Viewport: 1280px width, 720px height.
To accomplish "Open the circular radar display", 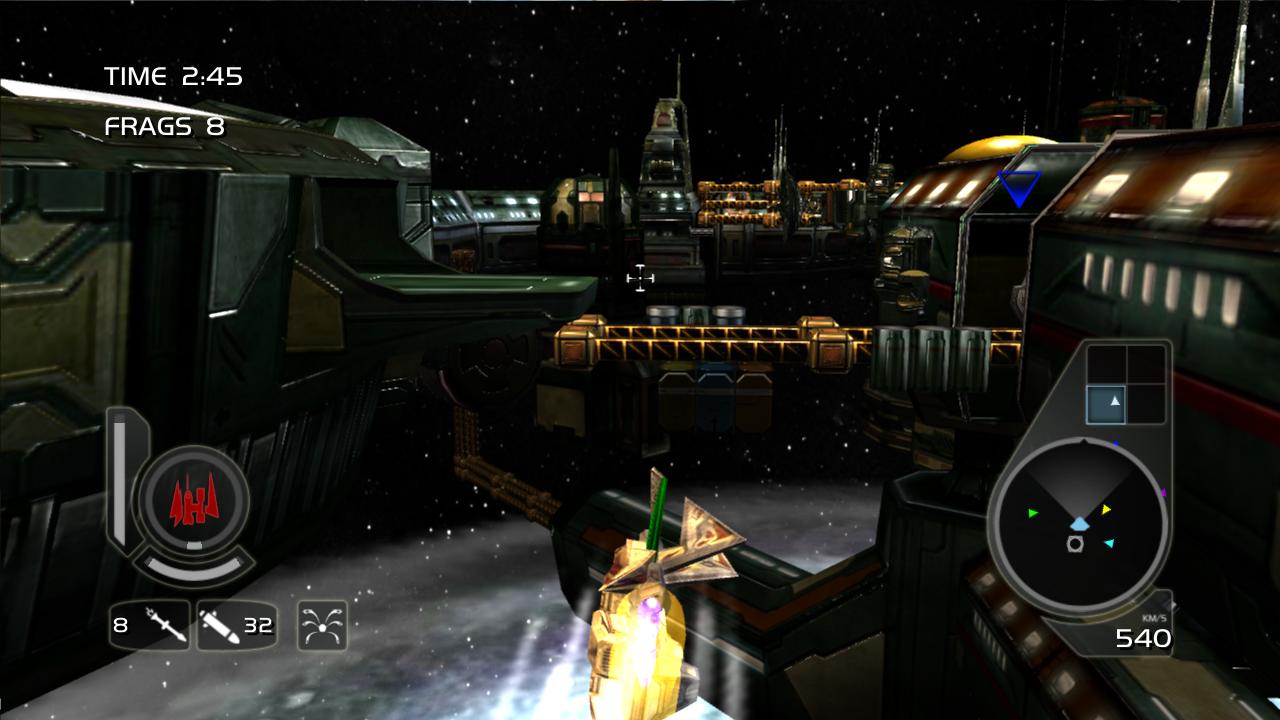I will coord(1078,526).
